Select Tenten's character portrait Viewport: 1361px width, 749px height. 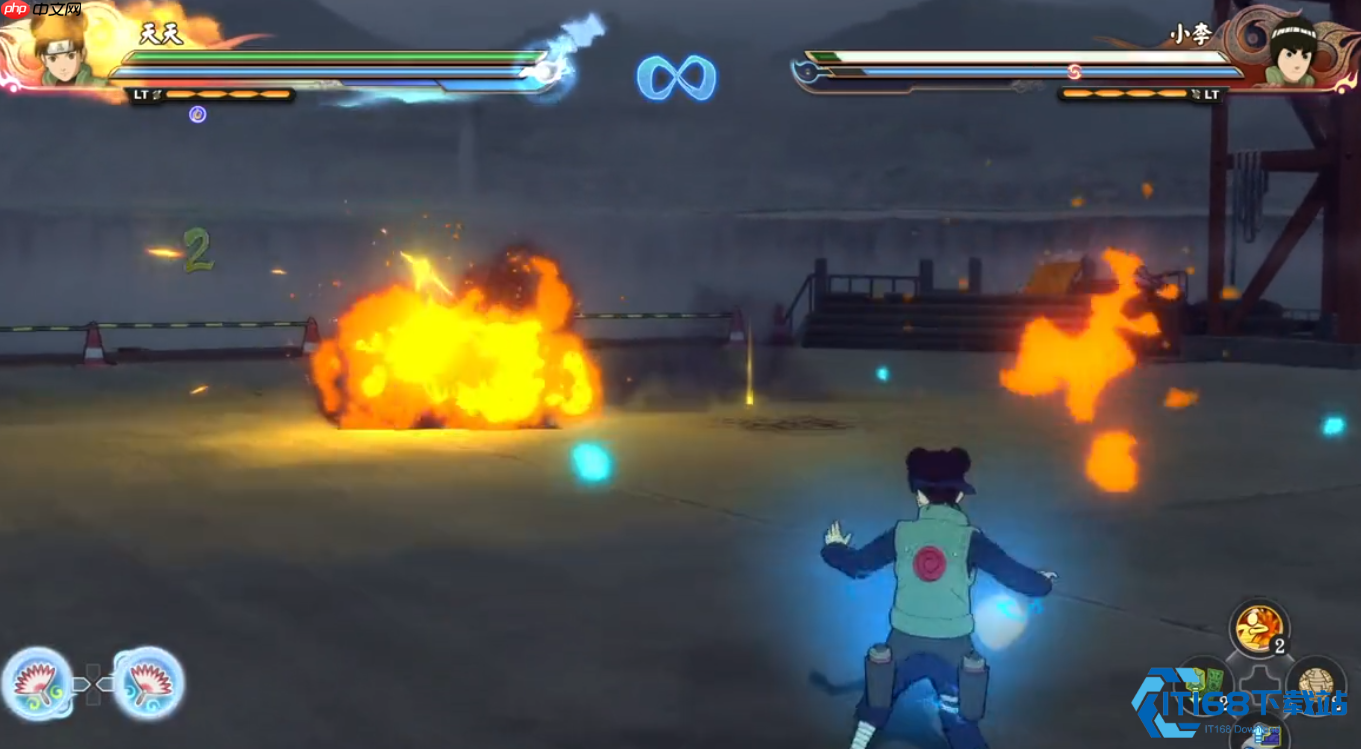tap(62, 50)
